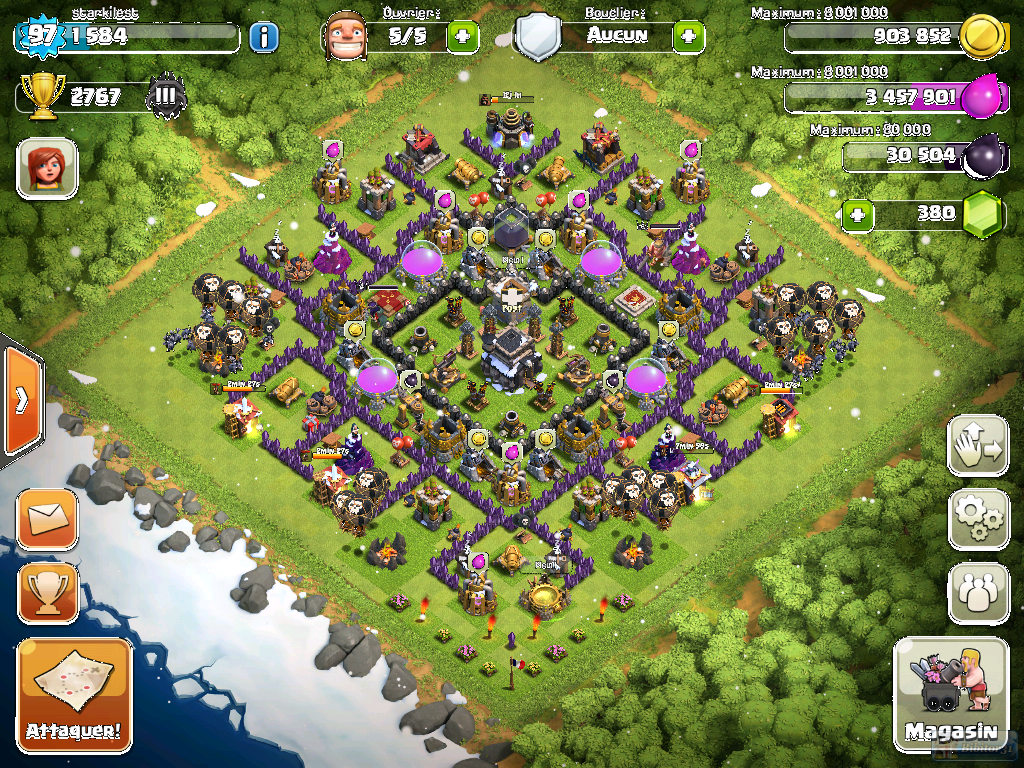Screen dimensions: 1024x768
Task: Select the dark elixir drop icon
Action: 981,155
